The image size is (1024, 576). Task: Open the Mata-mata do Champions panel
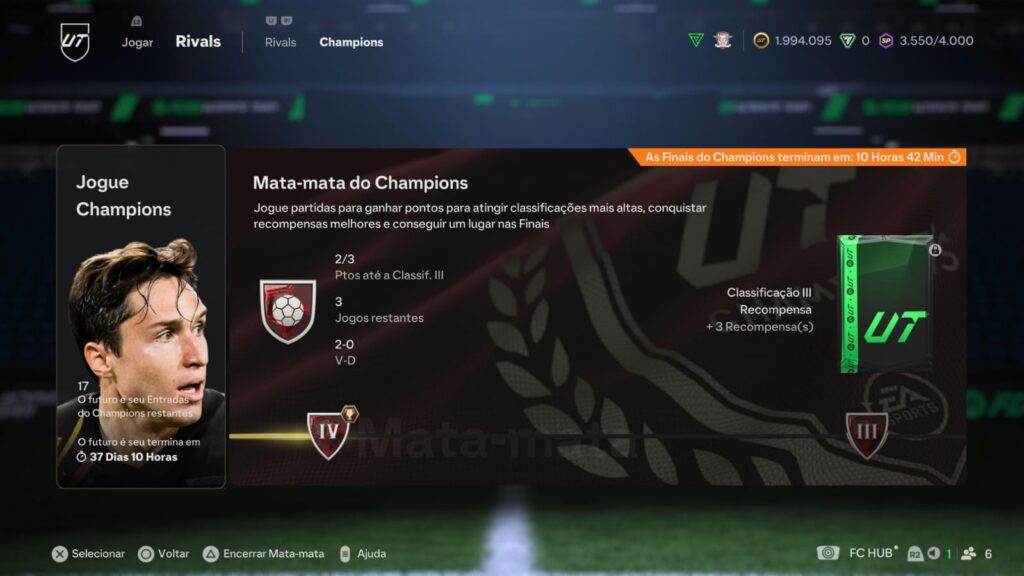pos(597,316)
